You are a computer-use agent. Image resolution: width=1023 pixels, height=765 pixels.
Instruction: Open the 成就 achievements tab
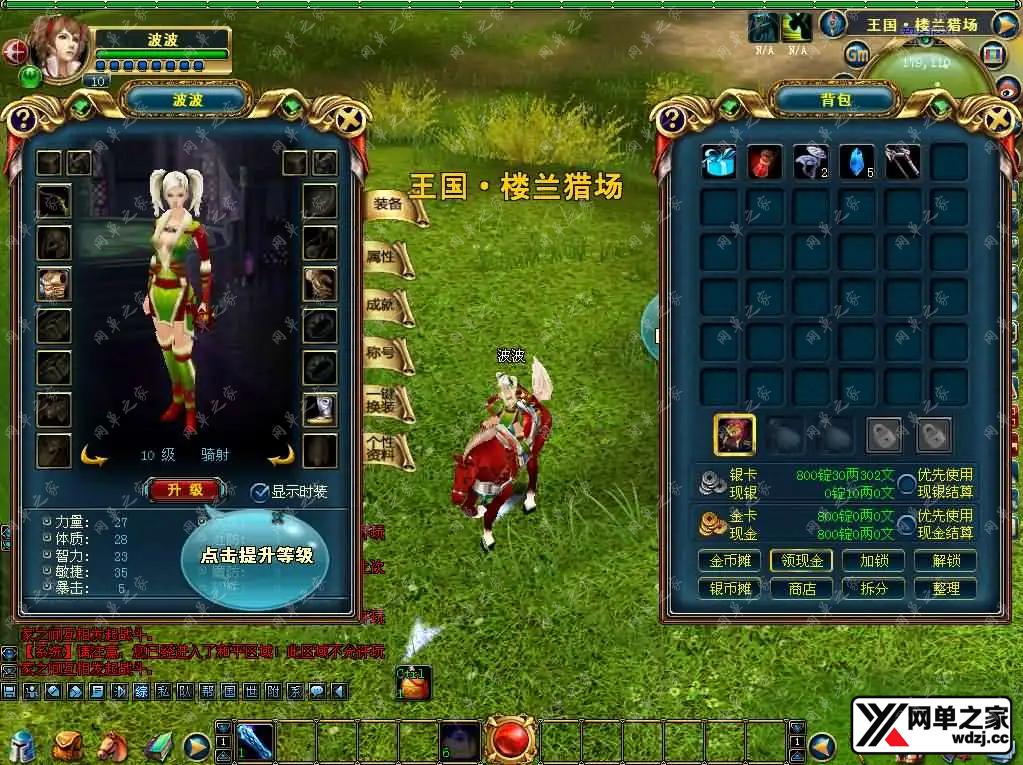click(383, 305)
